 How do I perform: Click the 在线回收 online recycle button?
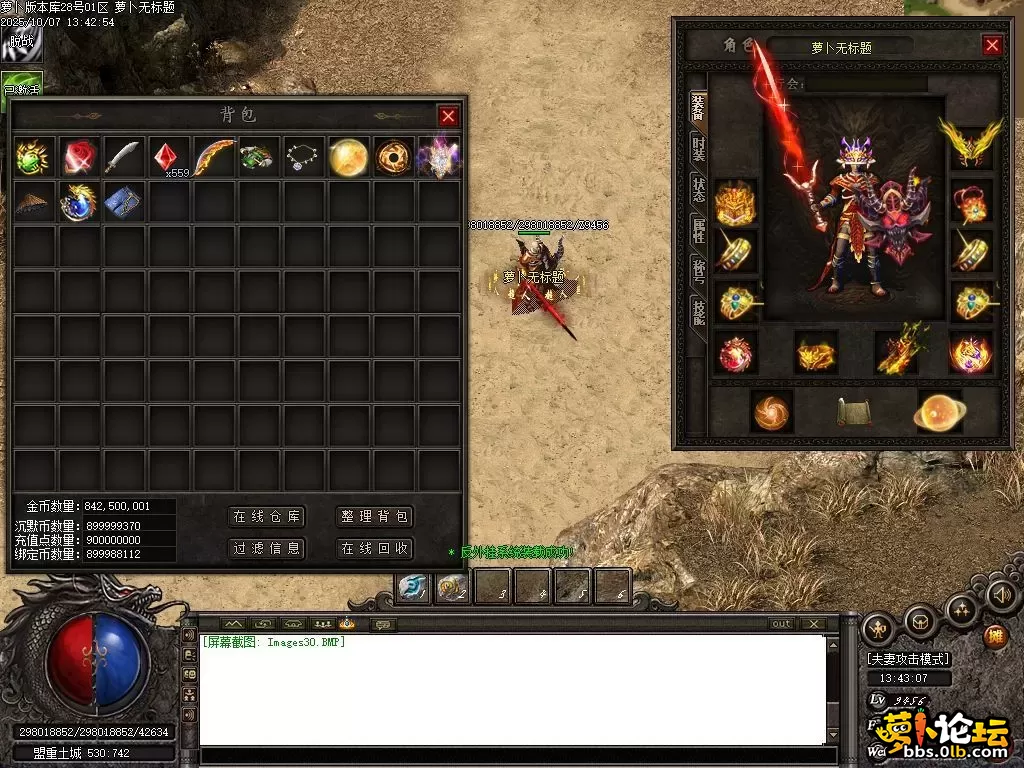pyautogui.click(x=375, y=548)
